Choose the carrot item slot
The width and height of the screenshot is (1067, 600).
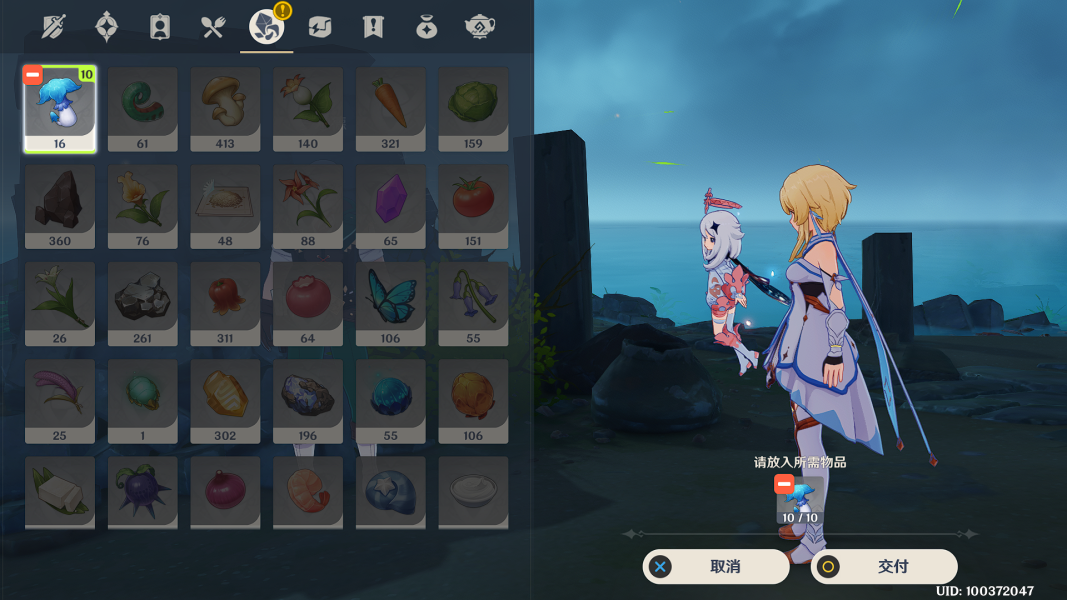(x=390, y=110)
